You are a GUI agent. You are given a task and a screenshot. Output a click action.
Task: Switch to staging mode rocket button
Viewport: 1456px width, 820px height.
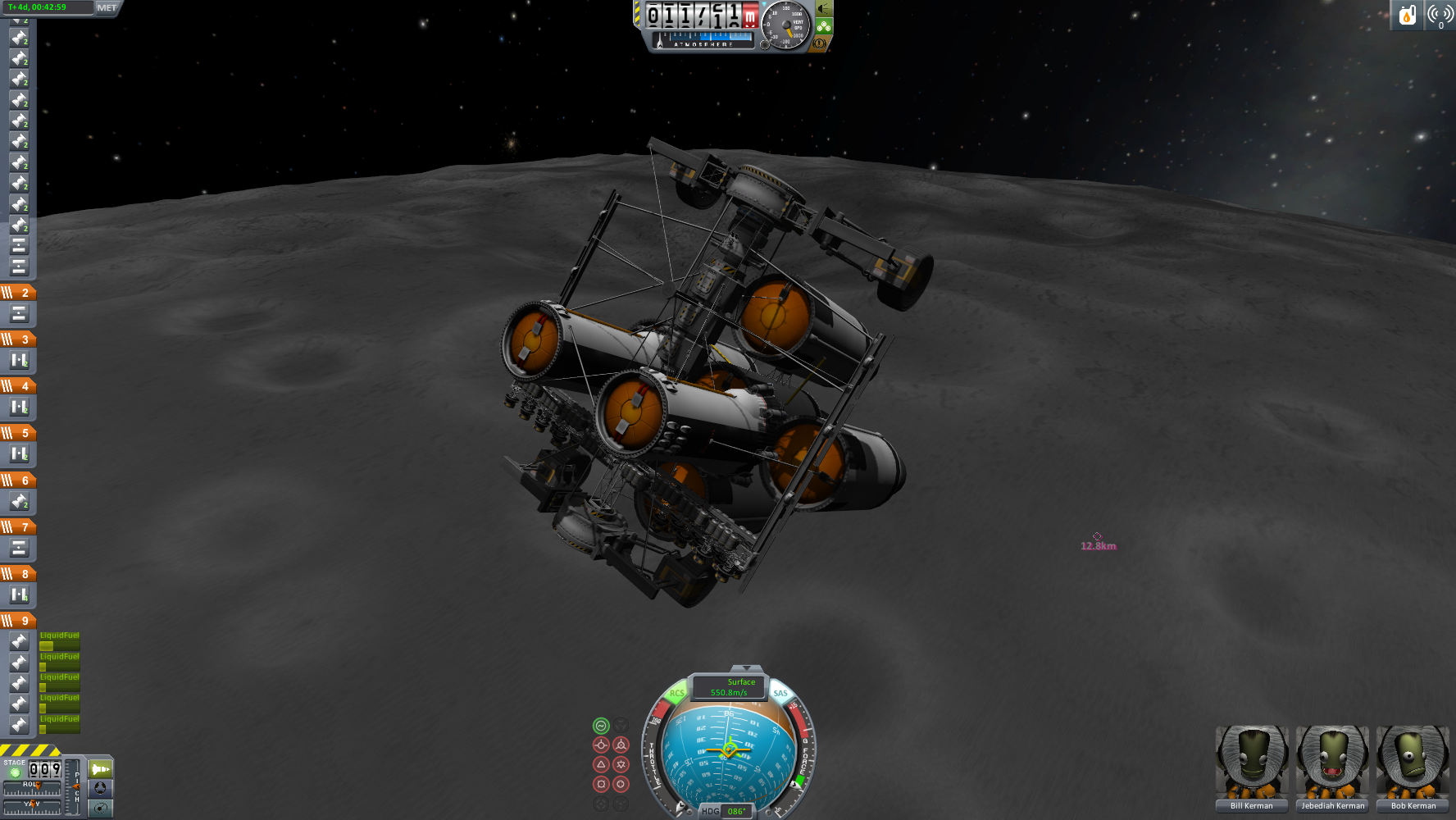point(100,769)
